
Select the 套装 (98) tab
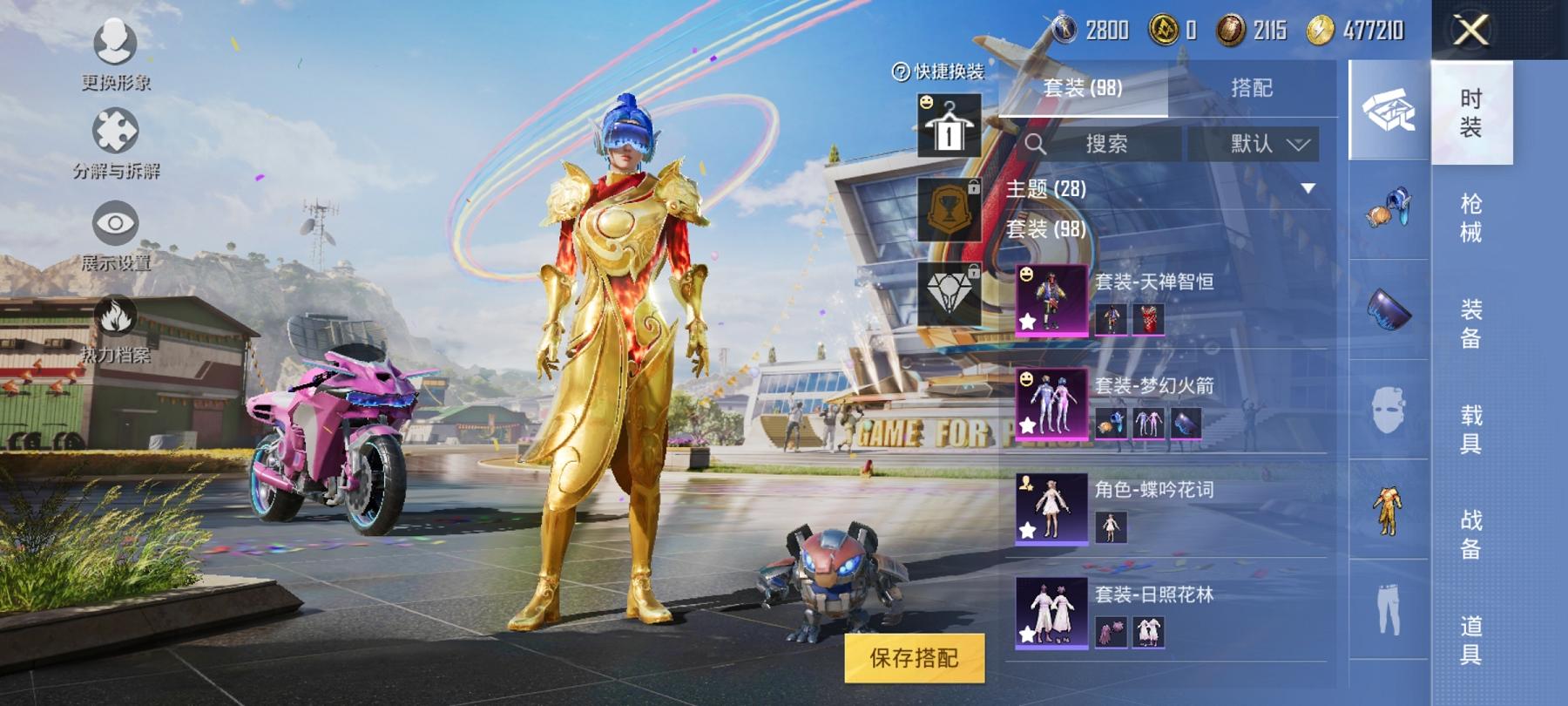(1085, 85)
